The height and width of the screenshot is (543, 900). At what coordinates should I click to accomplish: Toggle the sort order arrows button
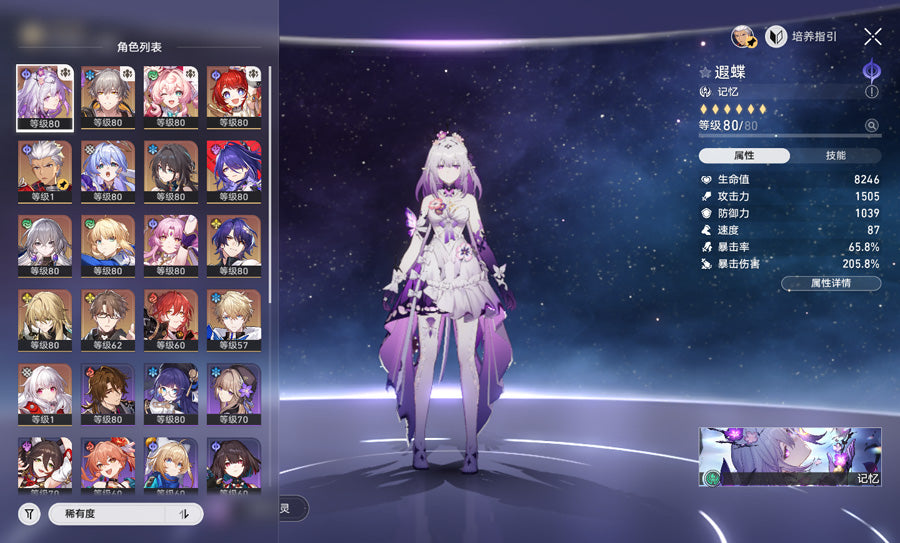click(x=183, y=514)
